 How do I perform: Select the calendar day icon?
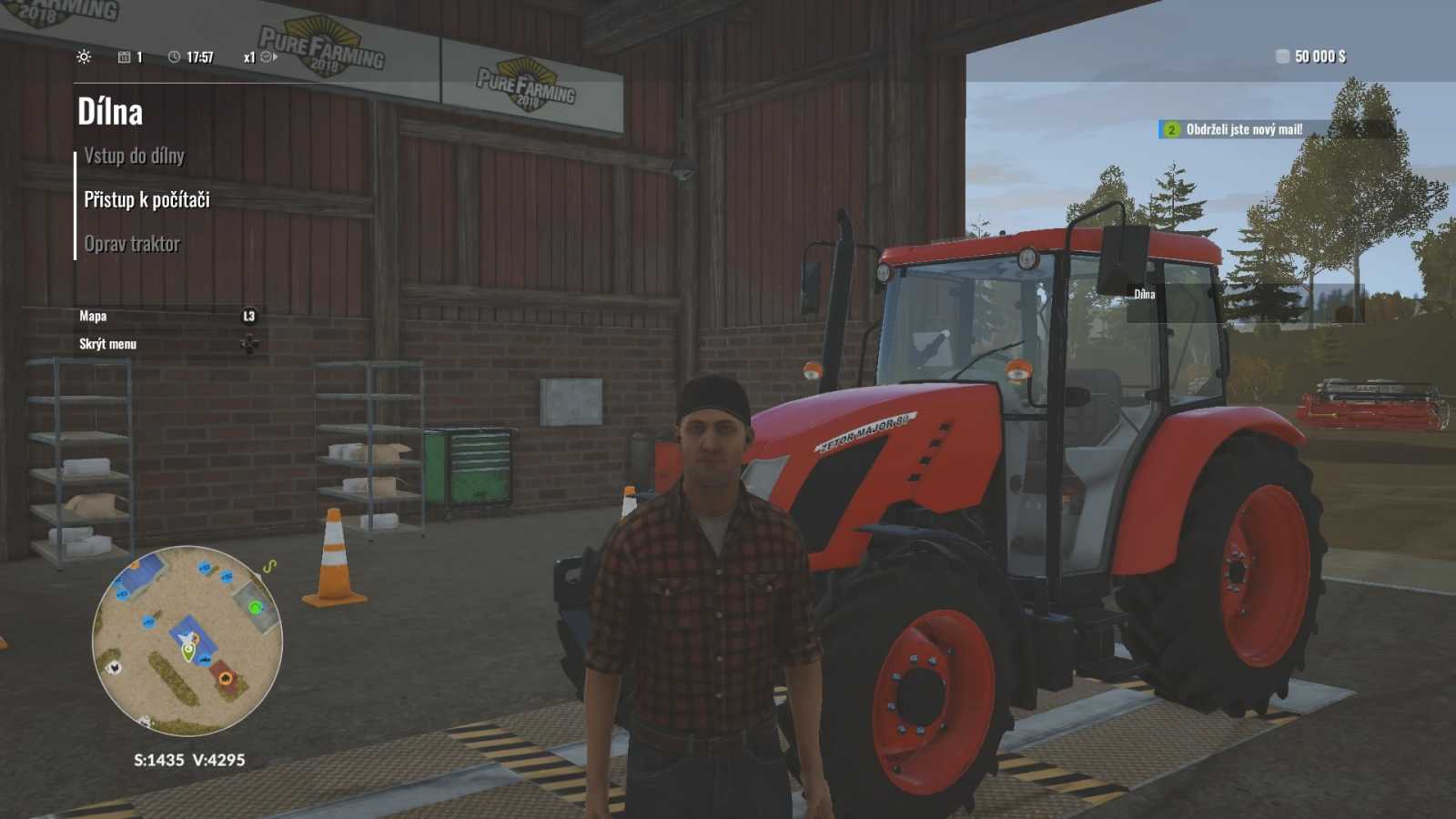tap(125, 56)
